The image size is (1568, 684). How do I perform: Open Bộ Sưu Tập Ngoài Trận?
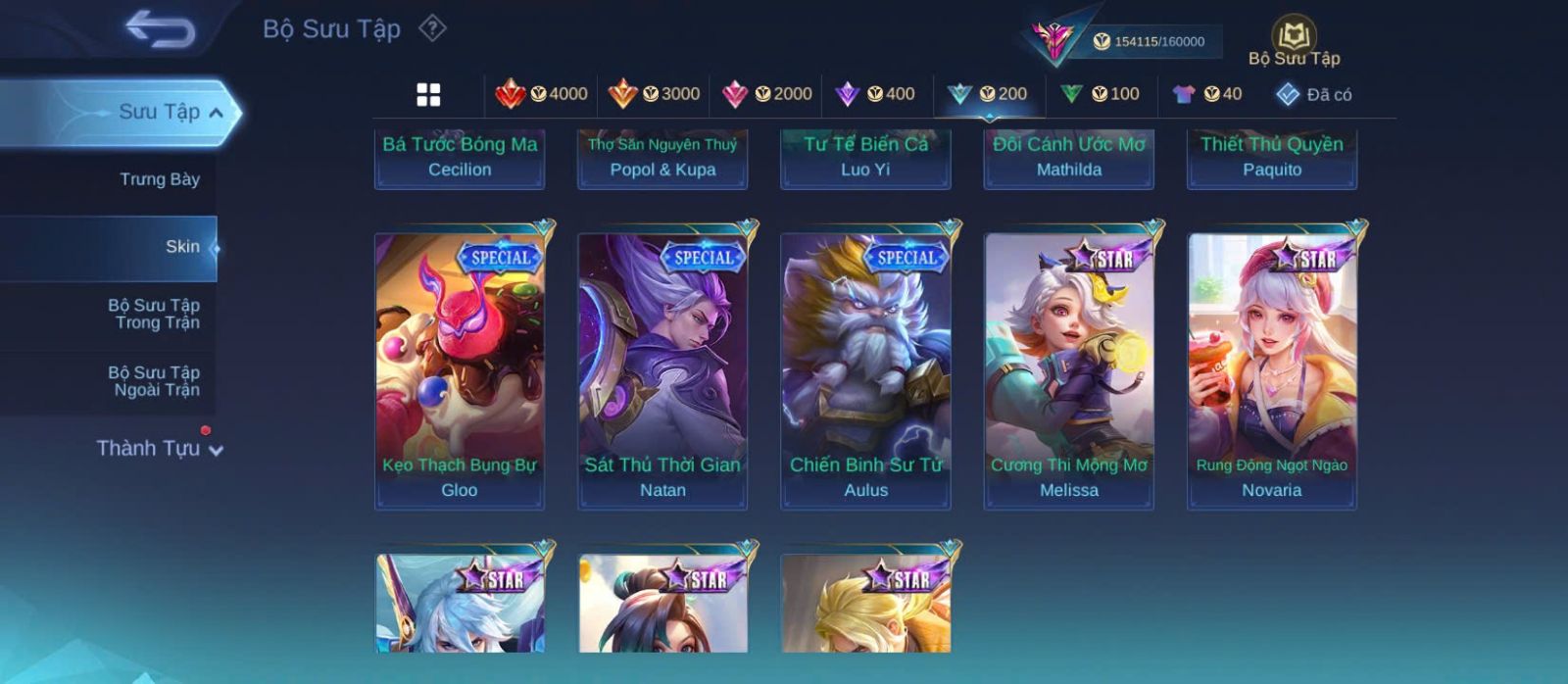[154, 381]
